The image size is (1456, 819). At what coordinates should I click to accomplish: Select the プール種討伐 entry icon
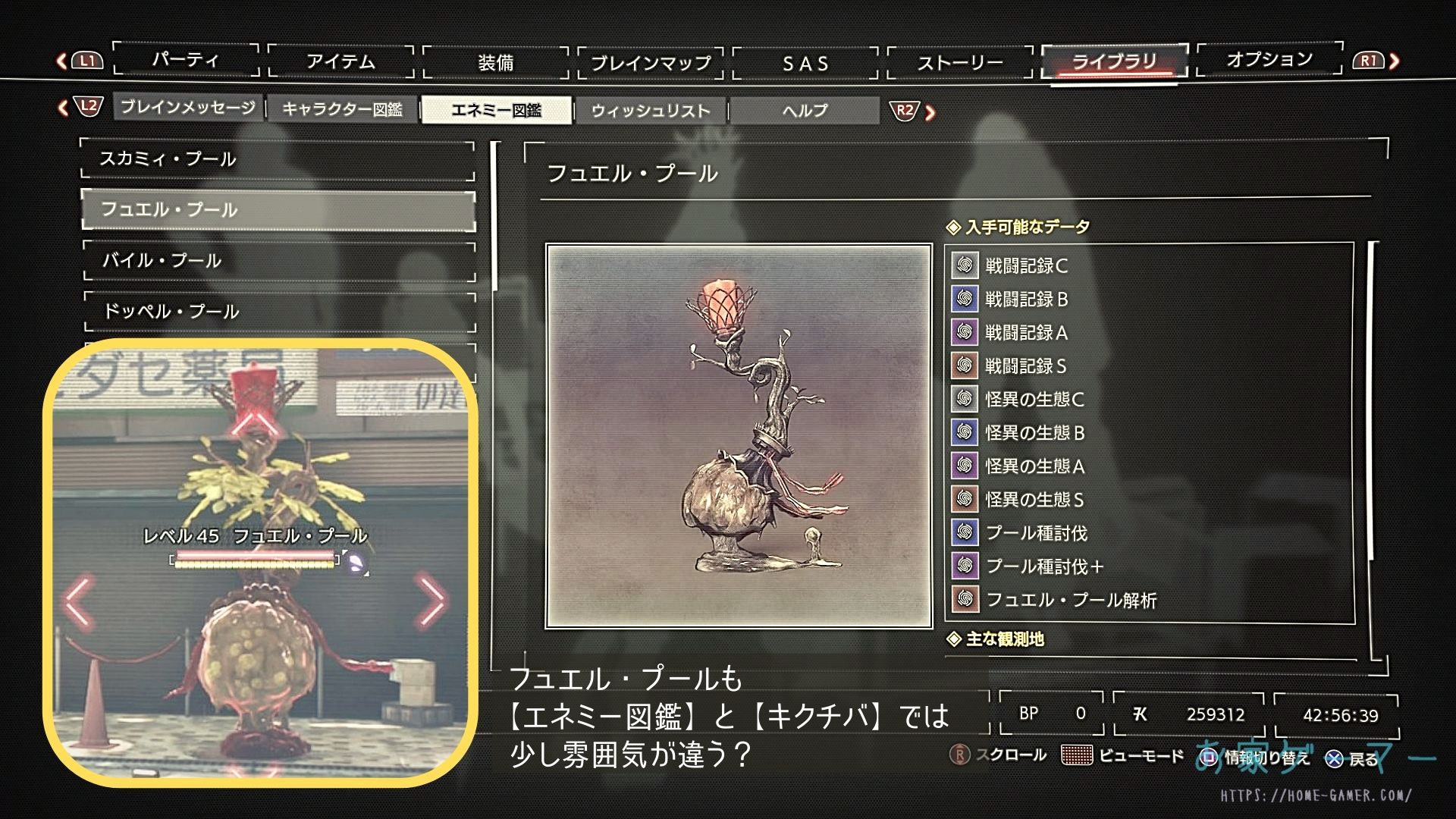[x=964, y=533]
